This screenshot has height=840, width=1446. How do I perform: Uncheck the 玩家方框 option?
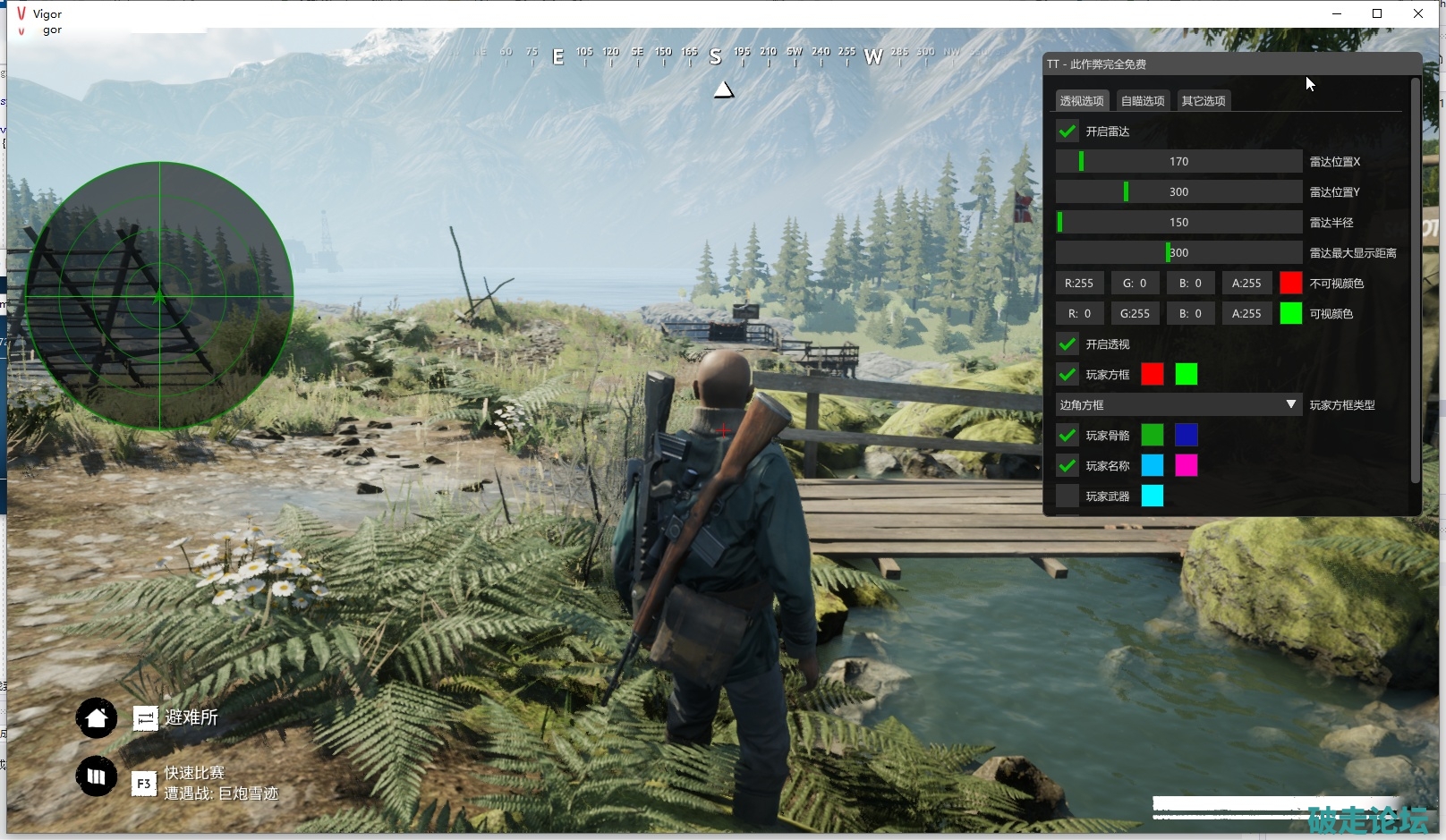(x=1067, y=375)
